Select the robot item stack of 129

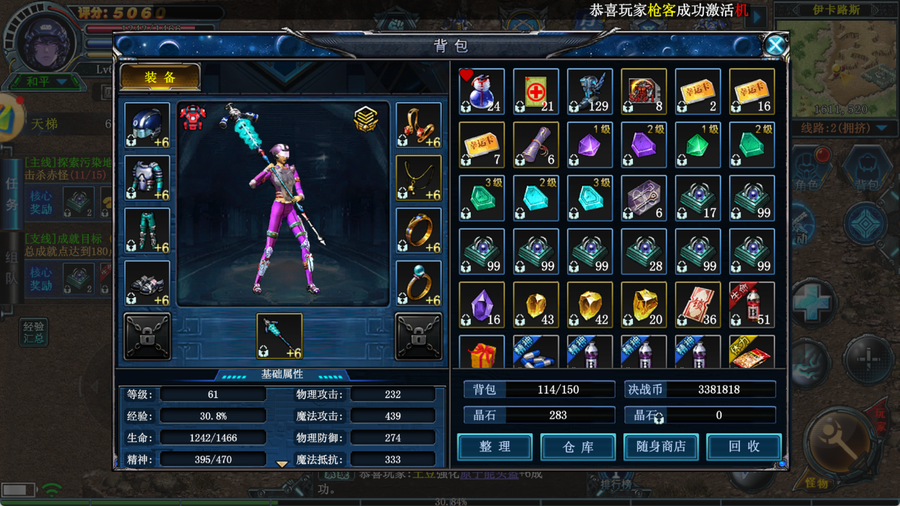coord(590,91)
